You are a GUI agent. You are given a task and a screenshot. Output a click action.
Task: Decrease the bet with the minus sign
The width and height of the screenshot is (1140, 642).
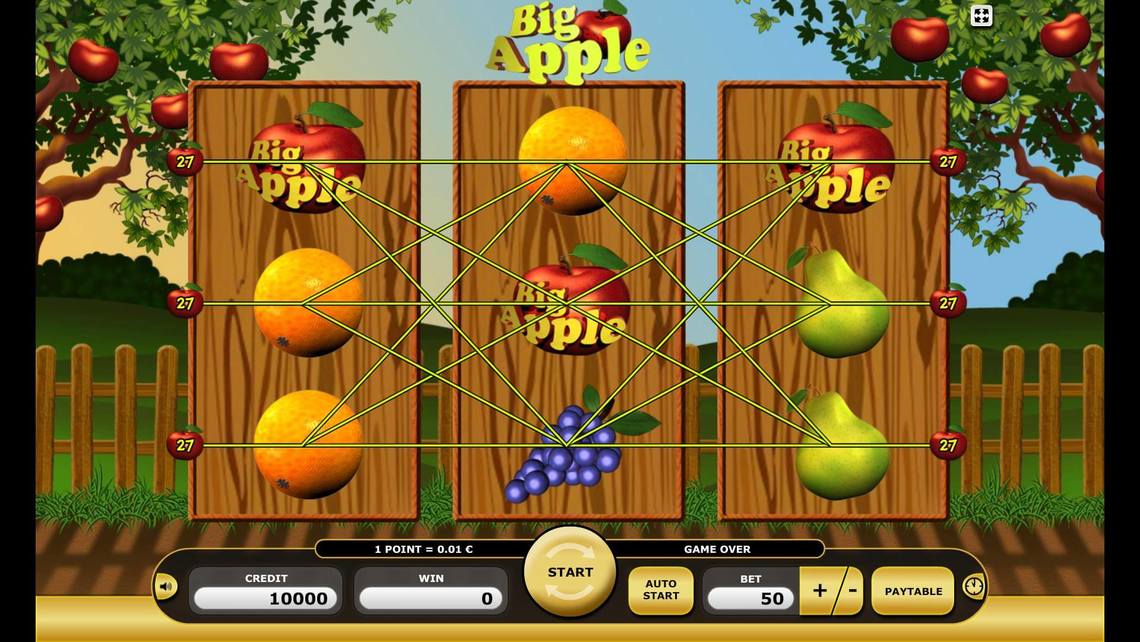pos(851,590)
